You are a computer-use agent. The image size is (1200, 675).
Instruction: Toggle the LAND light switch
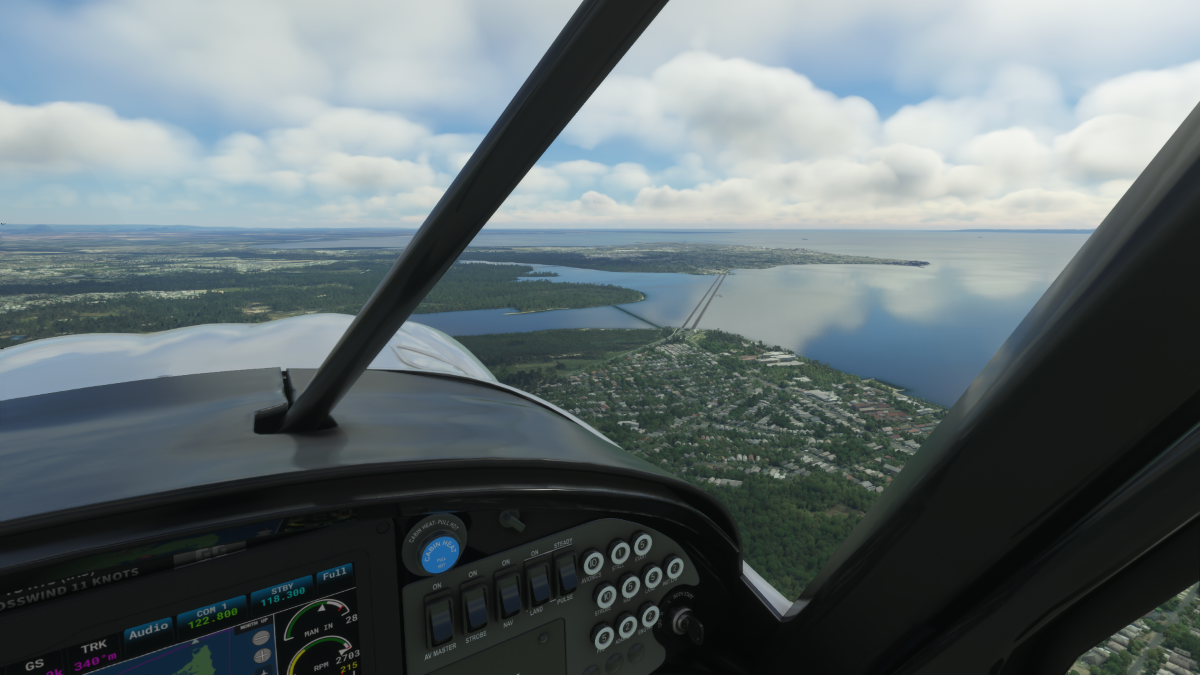(x=539, y=582)
